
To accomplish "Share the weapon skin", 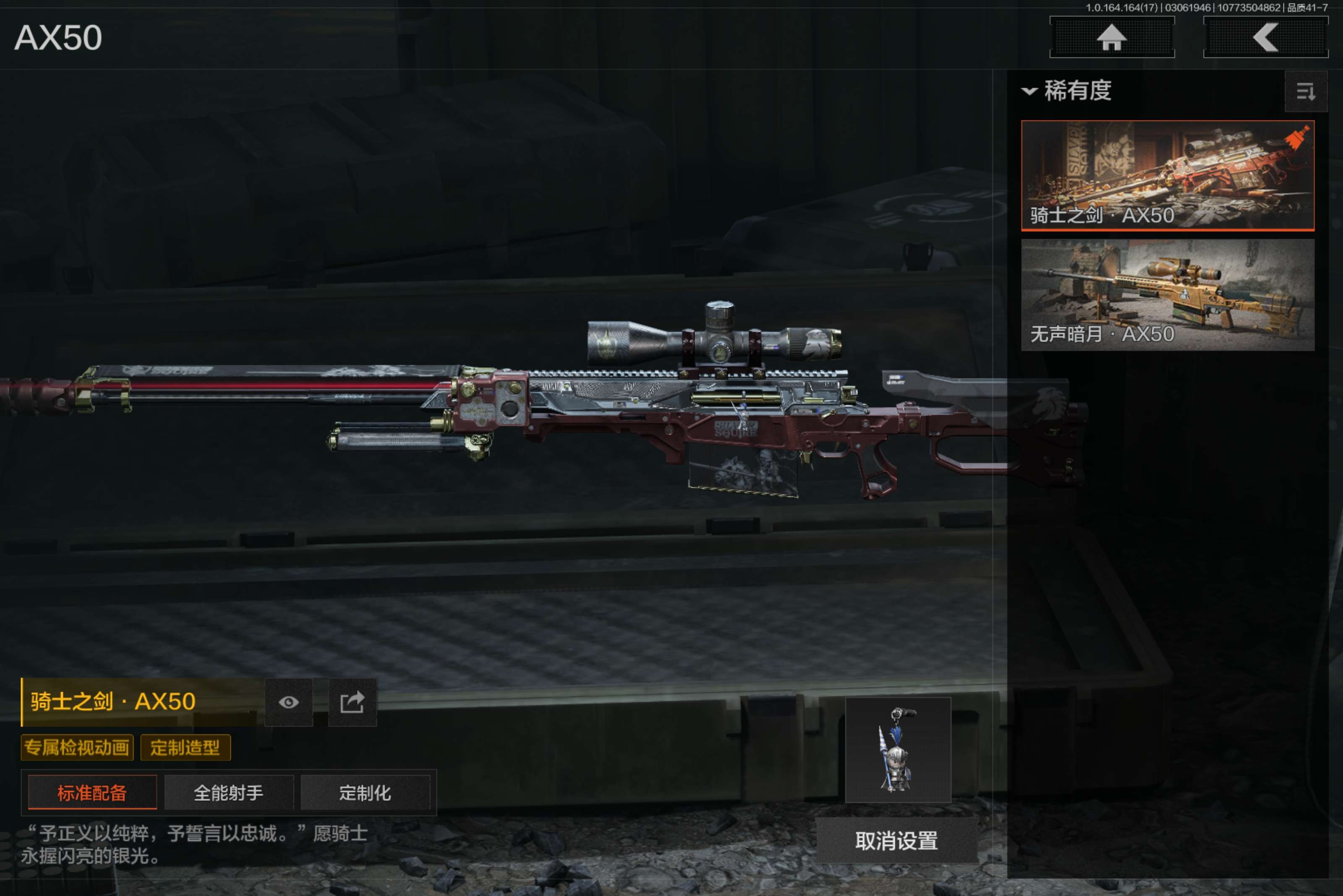I will (x=352, y=702).
